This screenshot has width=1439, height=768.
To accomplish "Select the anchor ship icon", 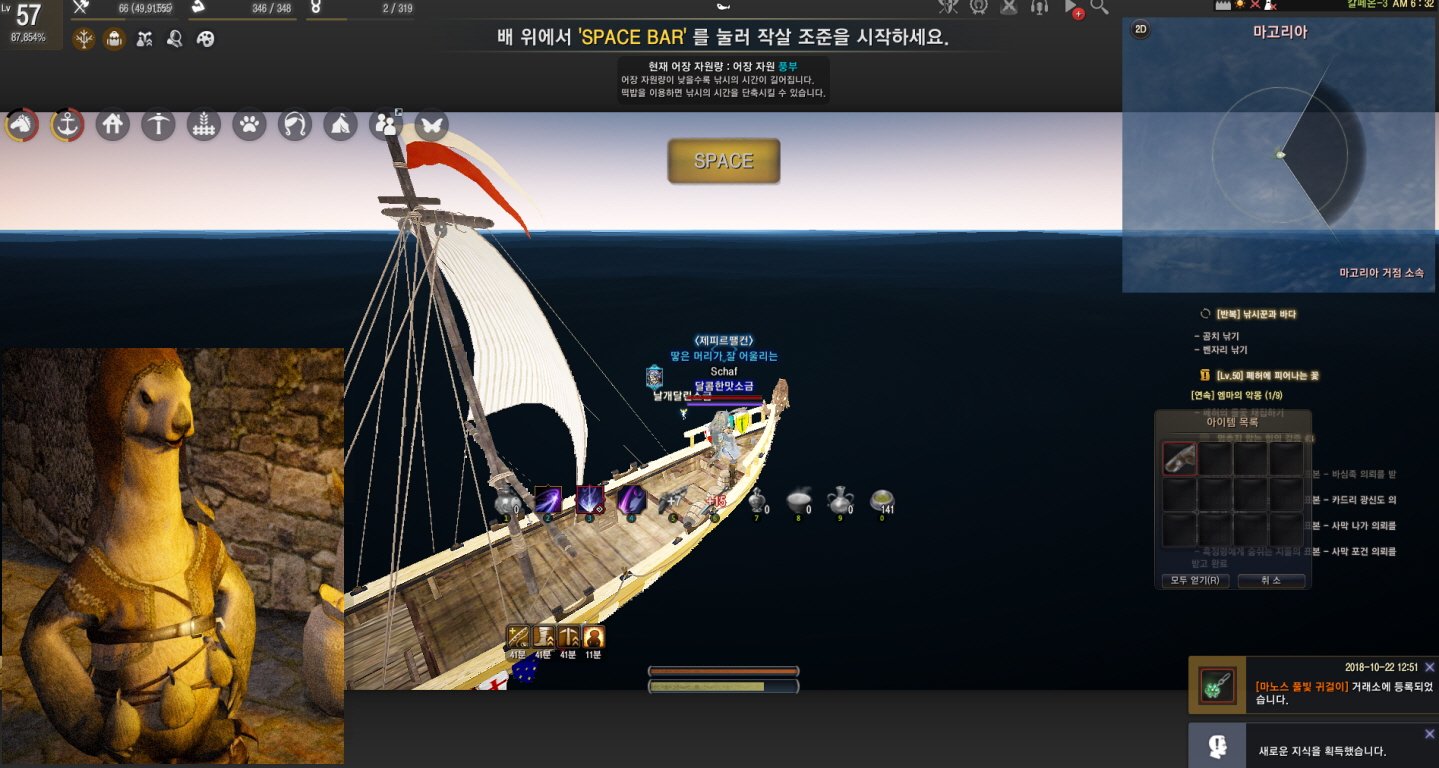I will (x=66, y=124).
